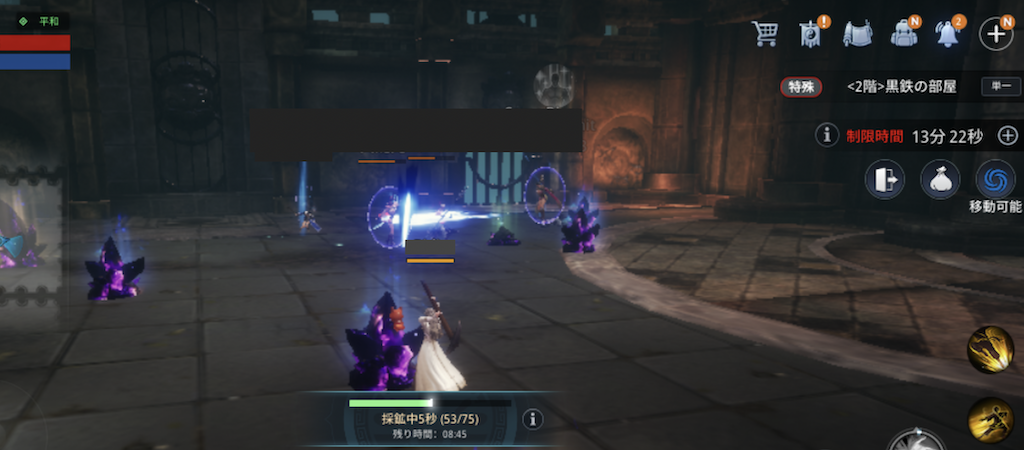Activate the blue swirl 移動可能 teleport
This screenshot has width=1024, height=450.
pos(995,180)
